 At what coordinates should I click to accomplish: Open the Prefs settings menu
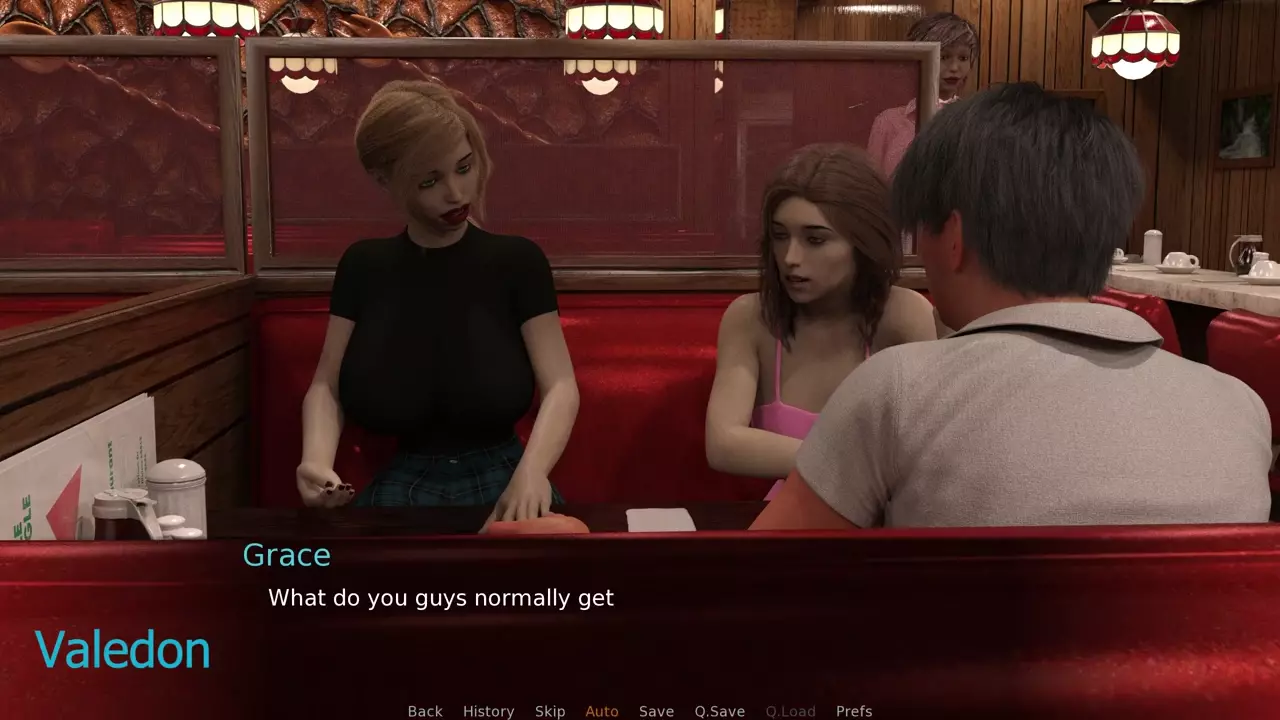854,711
